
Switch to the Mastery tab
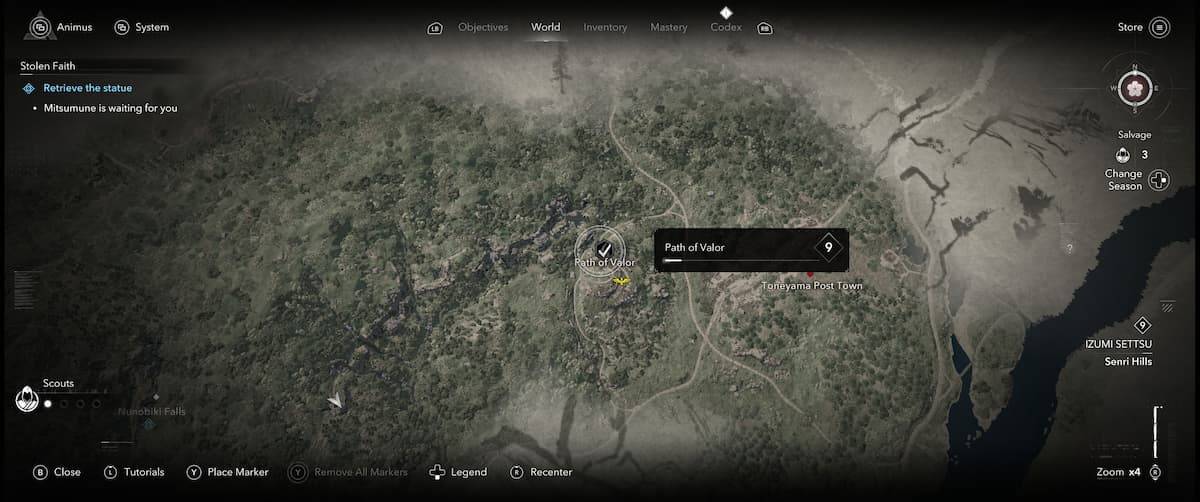(668, 27)
